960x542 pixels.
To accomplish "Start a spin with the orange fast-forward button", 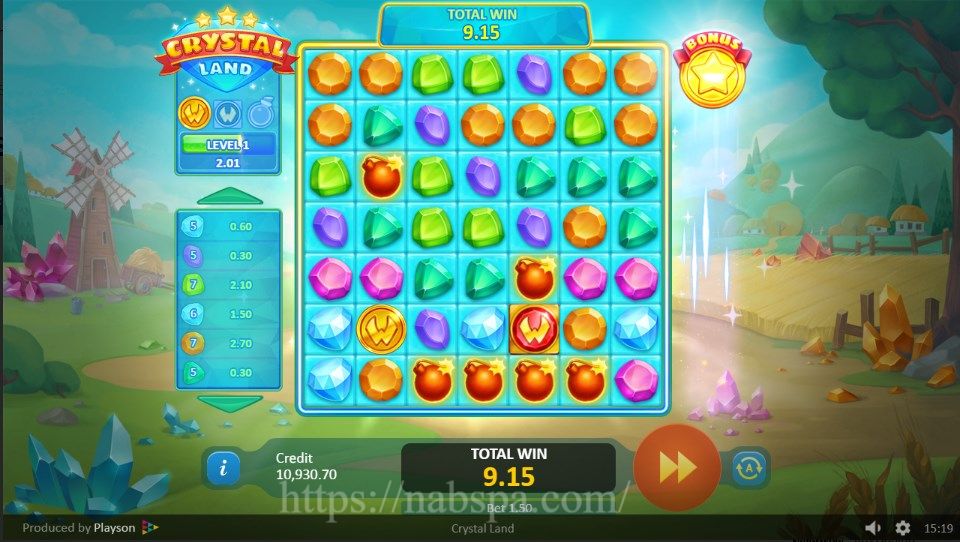I will pyautogui.click(x=677, y=467).
